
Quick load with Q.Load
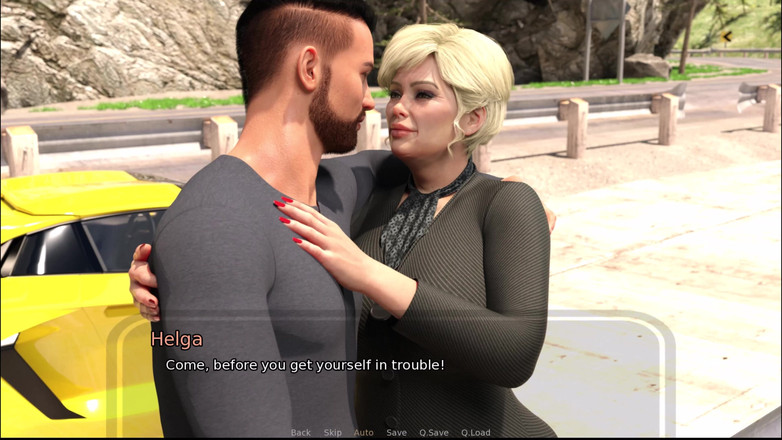(x=475, y=432)
